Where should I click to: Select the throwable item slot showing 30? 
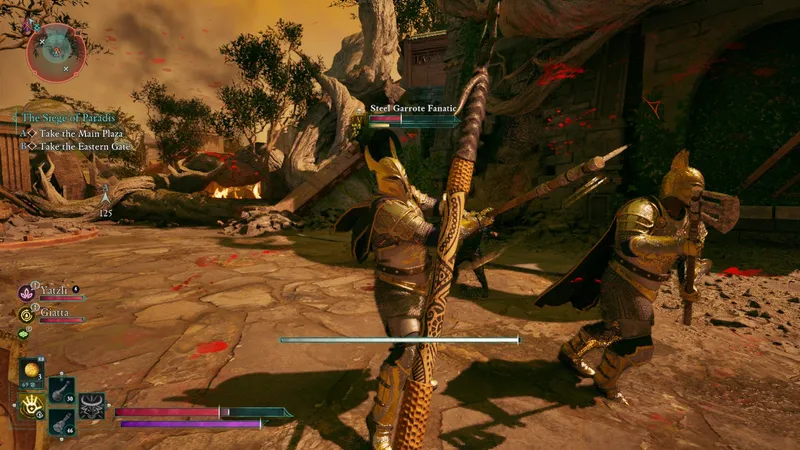pyautogui.click(x=60, y=388)
